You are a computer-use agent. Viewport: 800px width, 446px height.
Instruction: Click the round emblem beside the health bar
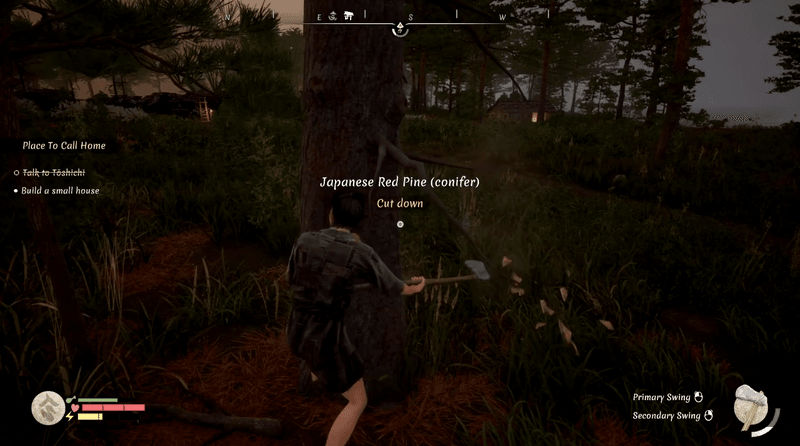46,407
